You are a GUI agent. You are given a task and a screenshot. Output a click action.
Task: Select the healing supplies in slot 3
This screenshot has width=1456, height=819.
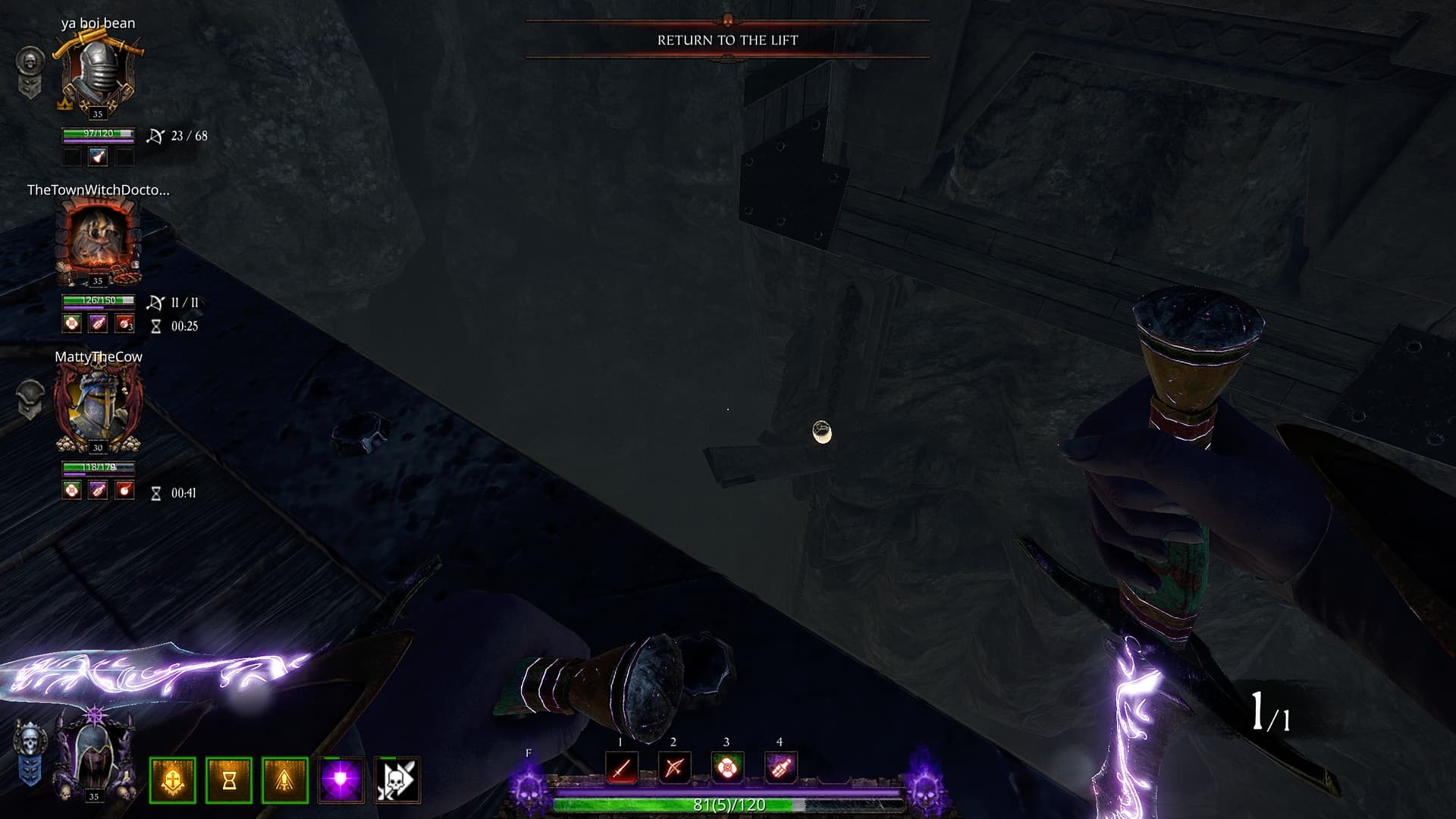coord(726,768)
